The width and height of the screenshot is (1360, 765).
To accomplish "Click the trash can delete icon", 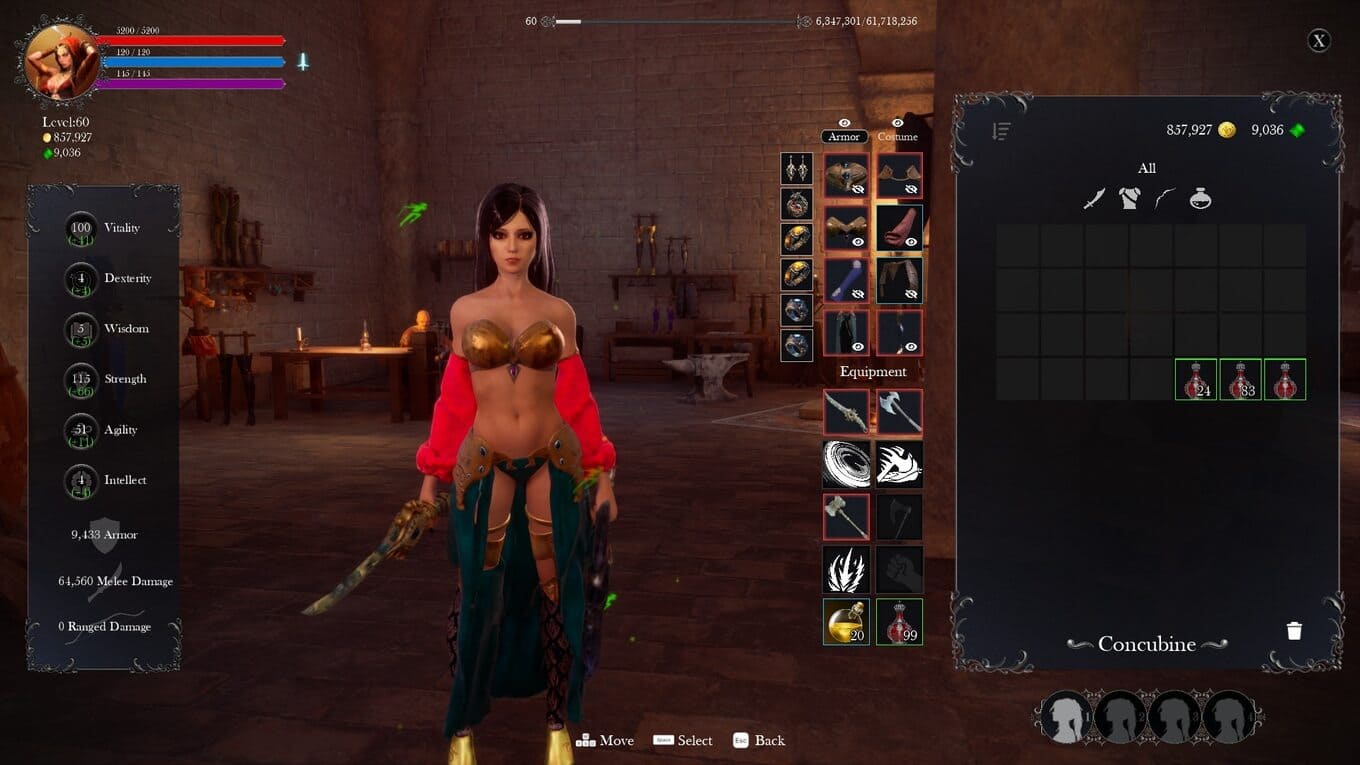I will (1294, 631).
